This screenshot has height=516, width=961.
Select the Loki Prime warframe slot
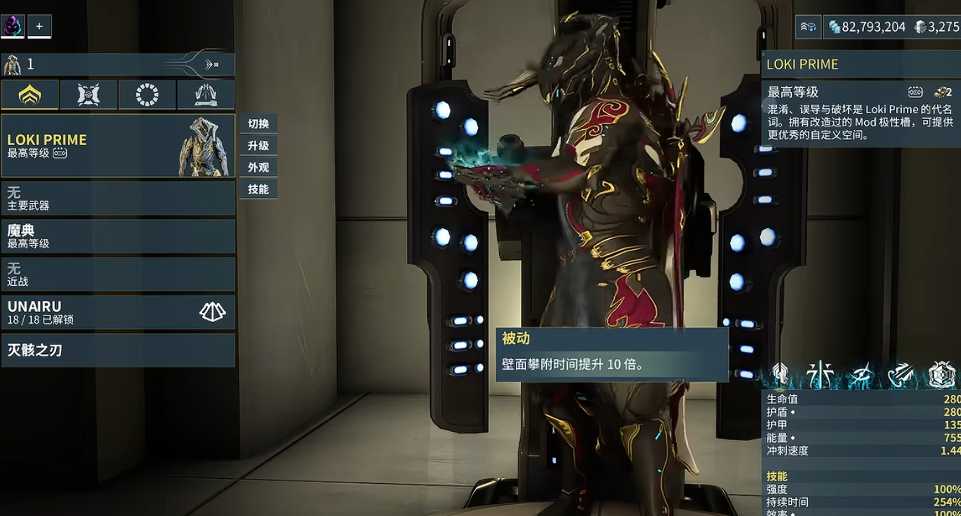[x=118, y=146]
